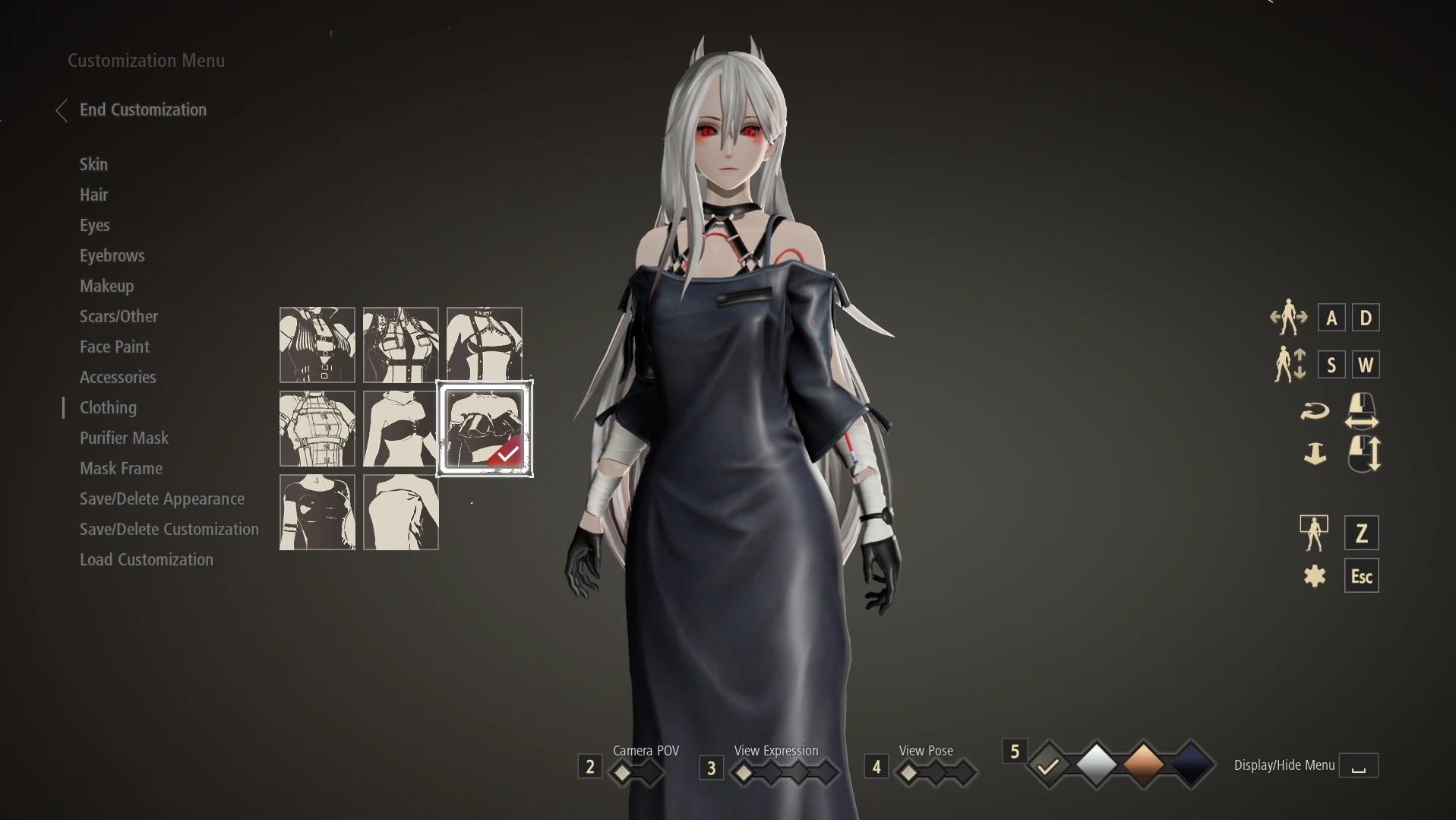Click the camera reset down-arrow icon
The height and width of the screenshot is (820, 1456).
(x=1315, y=454)
